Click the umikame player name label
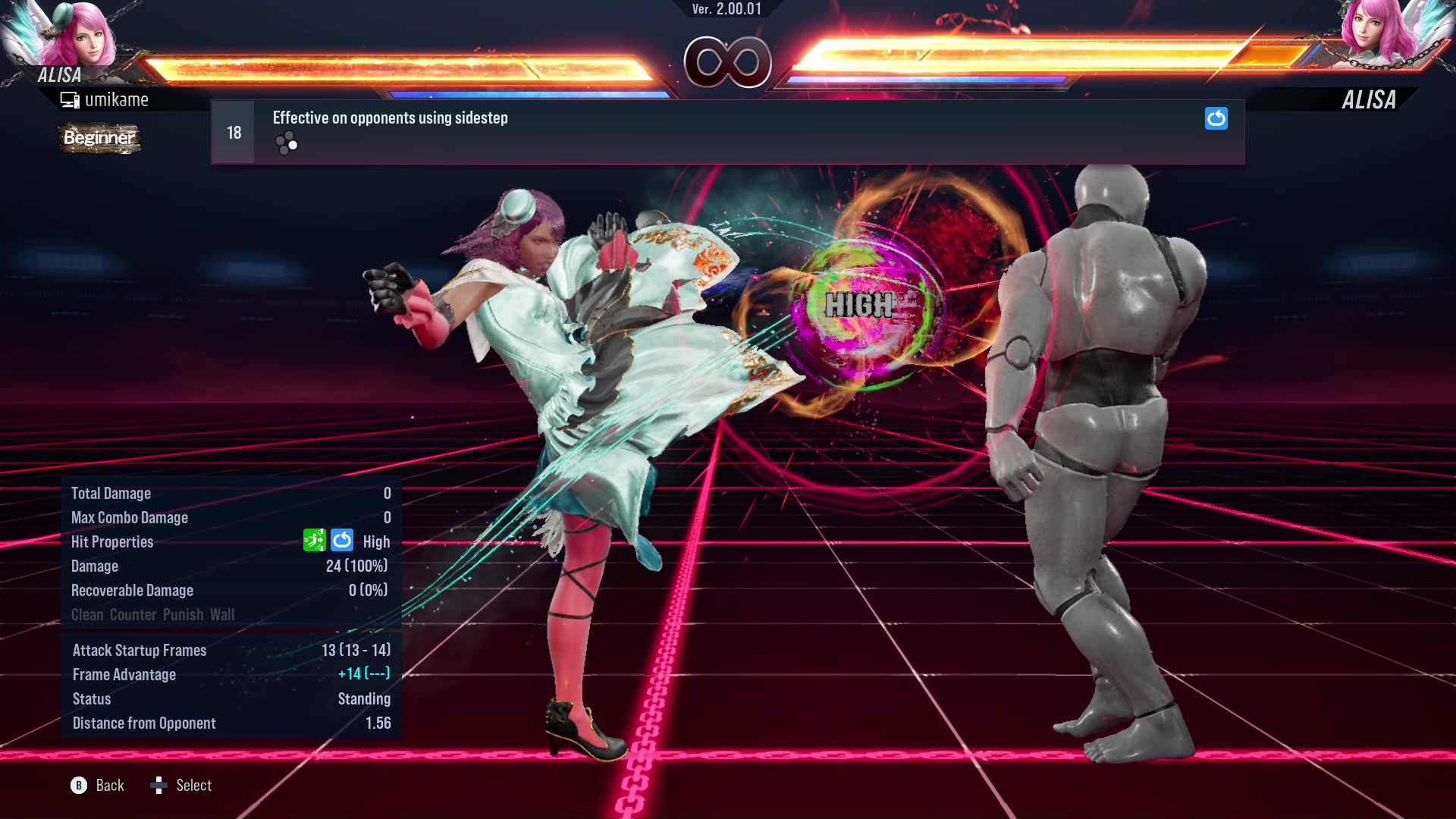The image size is (1456, 819). 118,99
